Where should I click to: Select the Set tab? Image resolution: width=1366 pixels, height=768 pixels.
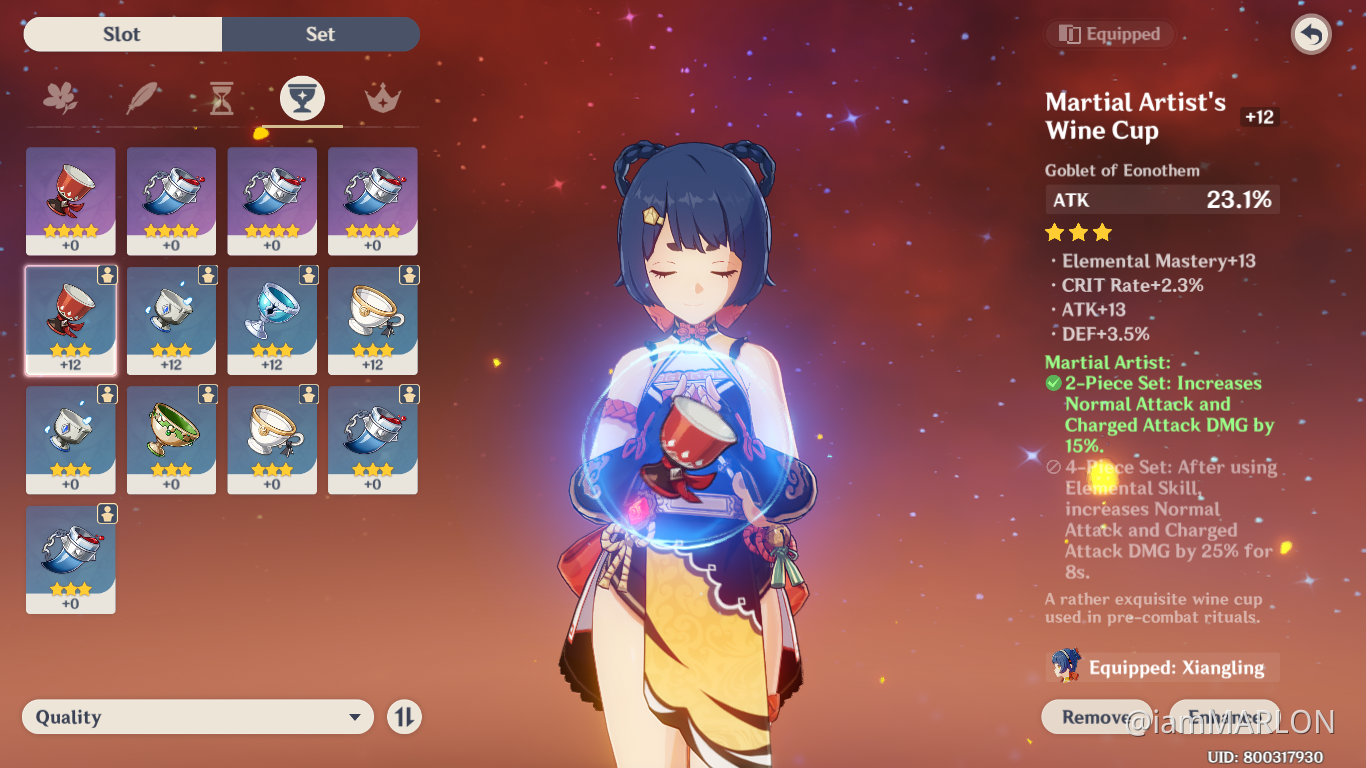click(x=320, y=34)
